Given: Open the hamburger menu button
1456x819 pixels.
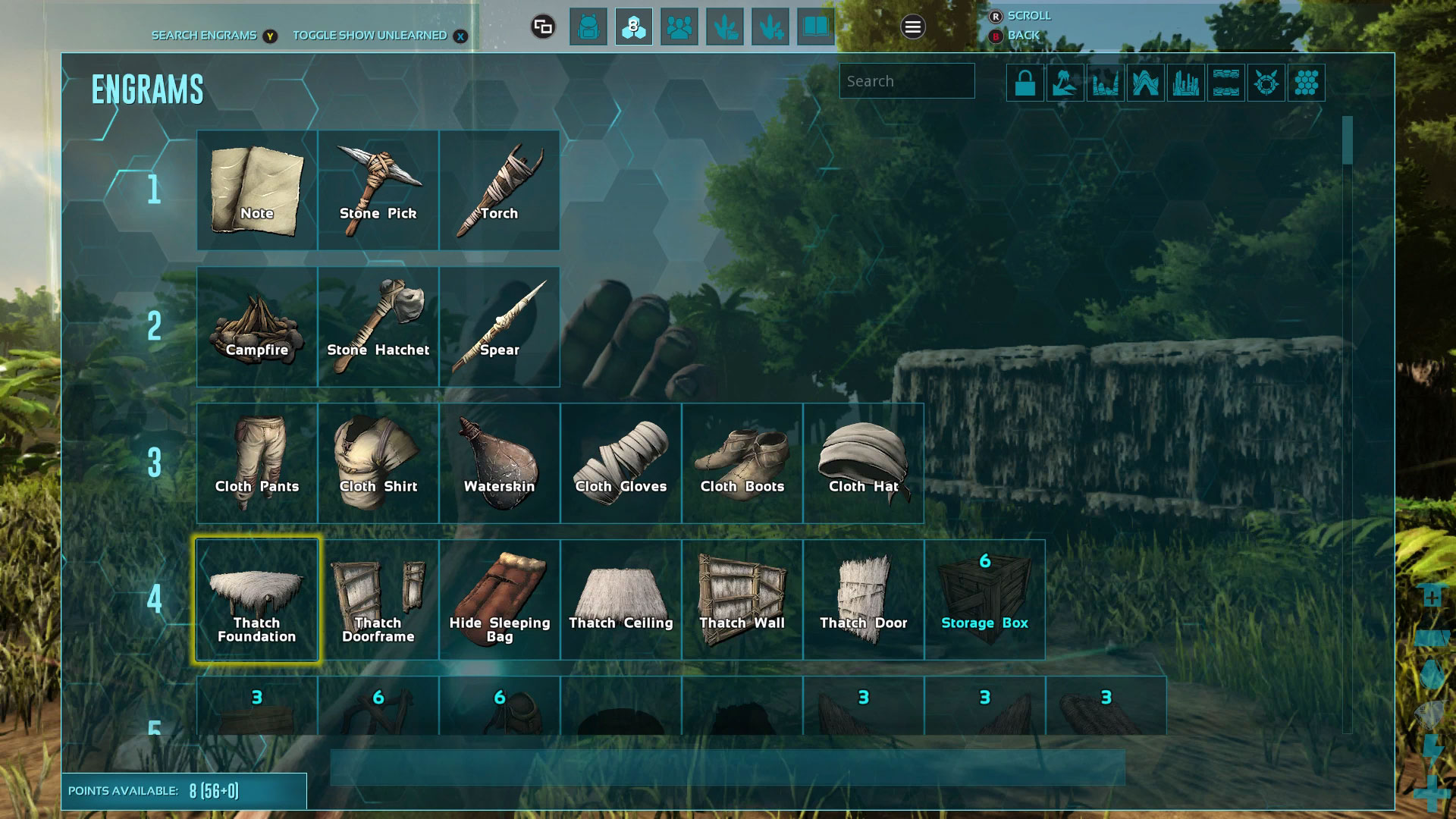Looking at the screenshot, I should (913, 27).
